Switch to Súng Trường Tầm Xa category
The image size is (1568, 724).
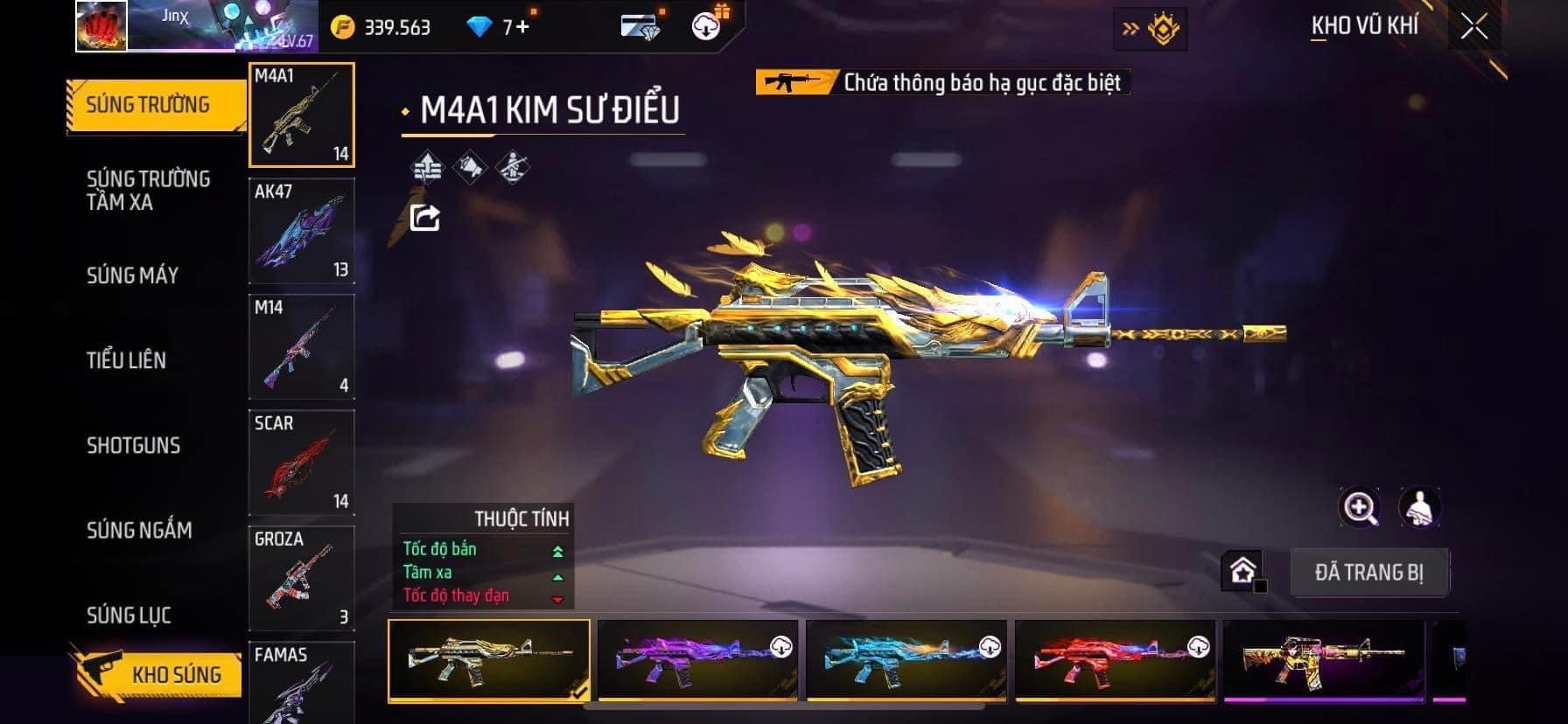[x=149, y=191]
